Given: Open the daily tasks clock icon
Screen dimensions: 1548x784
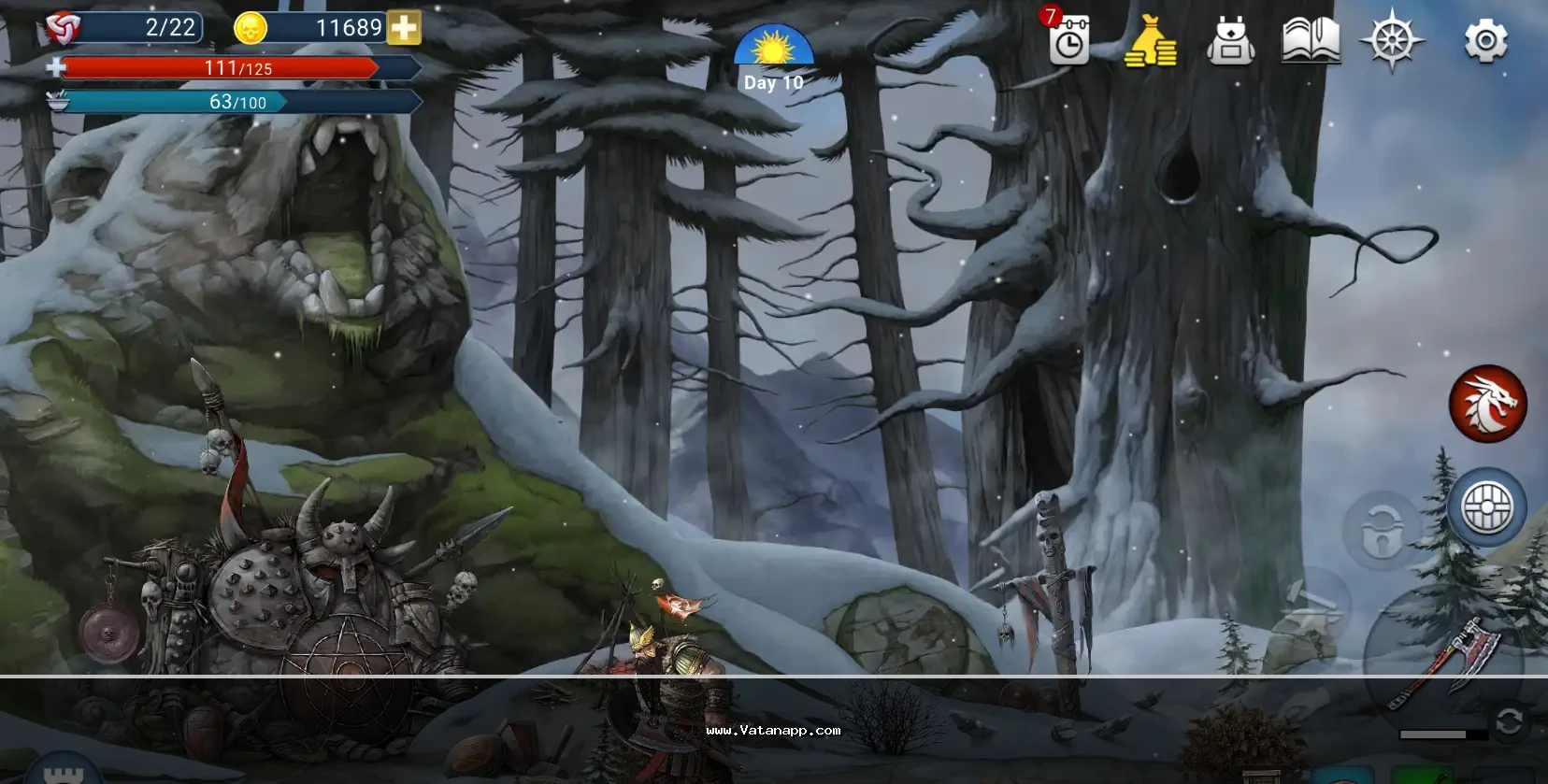Looking at the screenshot, I should tap(1068, 42).
